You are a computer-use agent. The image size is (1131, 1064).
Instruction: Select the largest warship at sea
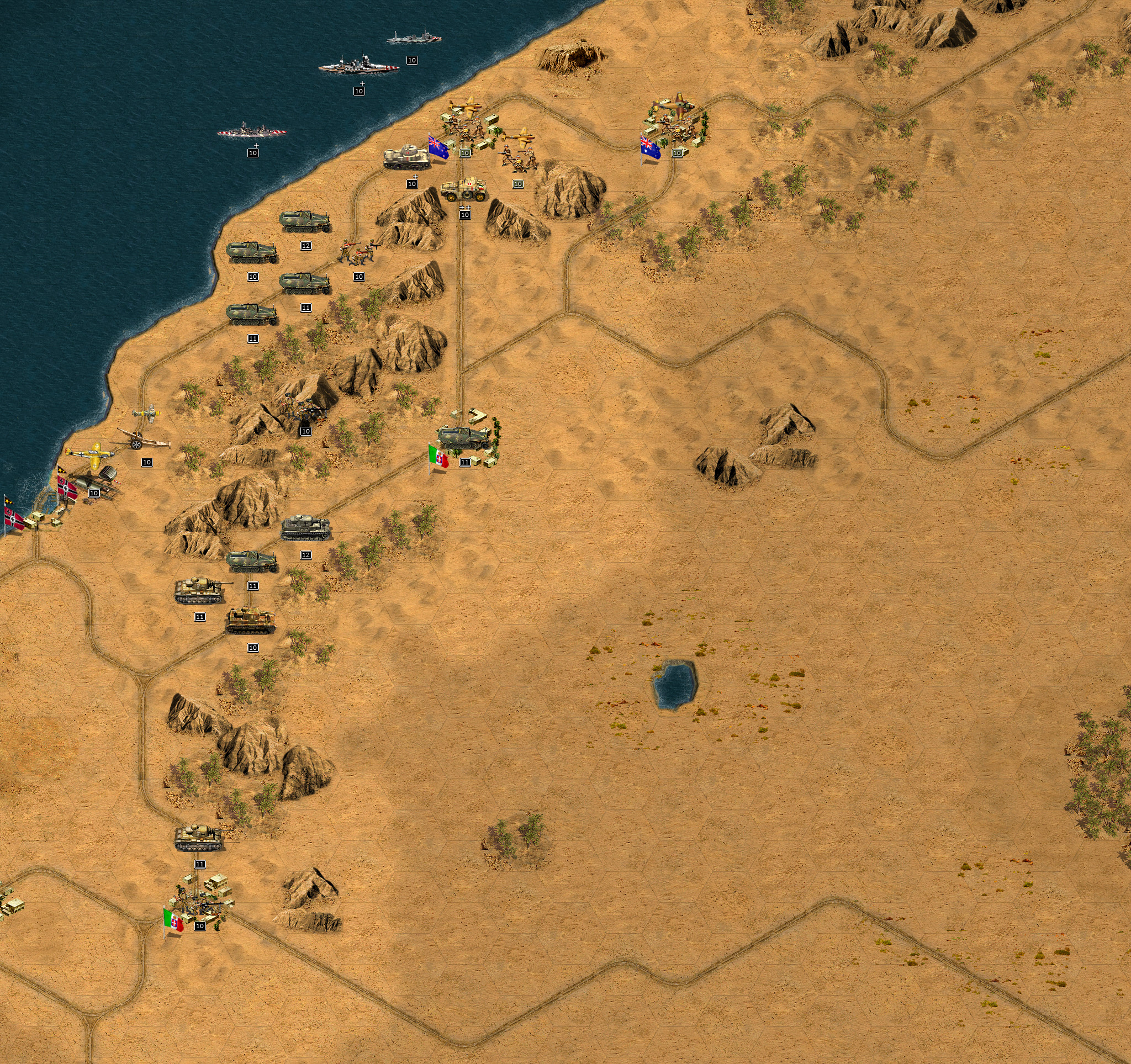tap(358, 65)
